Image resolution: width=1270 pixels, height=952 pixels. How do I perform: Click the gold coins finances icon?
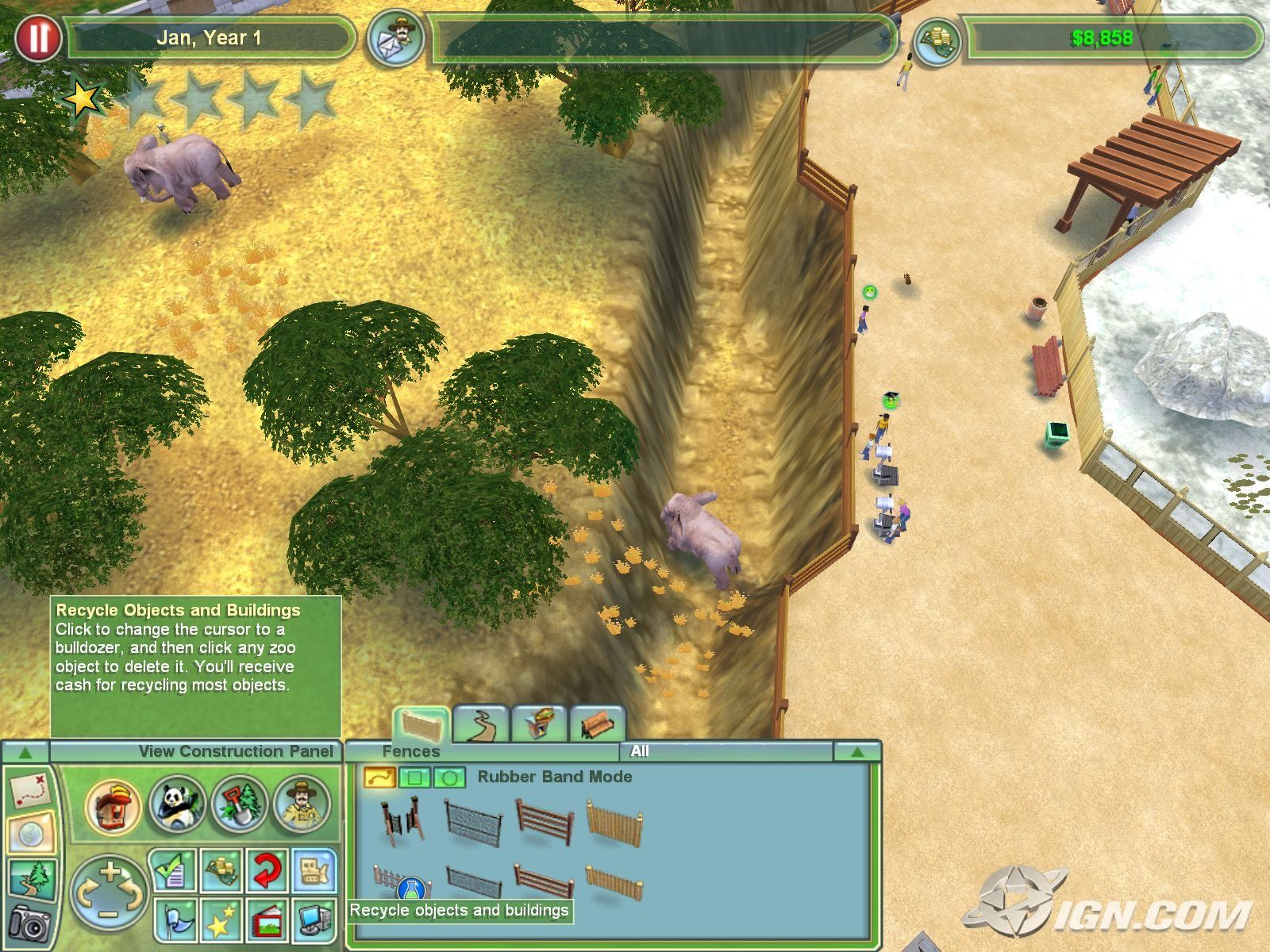tap(937, 39)
